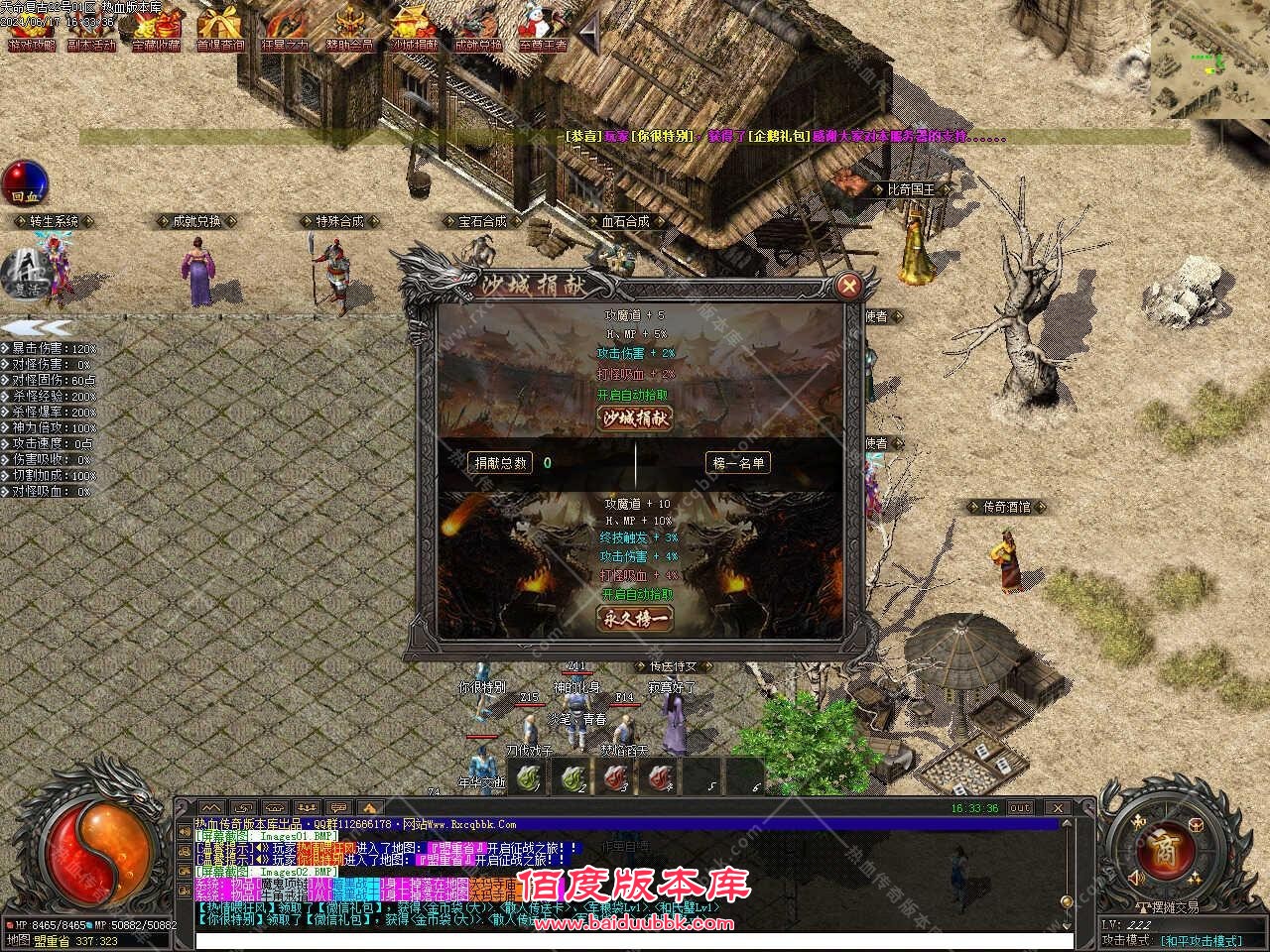Open the 赞助会员 sponsor member icon
1270x952 pixels.
349,28
